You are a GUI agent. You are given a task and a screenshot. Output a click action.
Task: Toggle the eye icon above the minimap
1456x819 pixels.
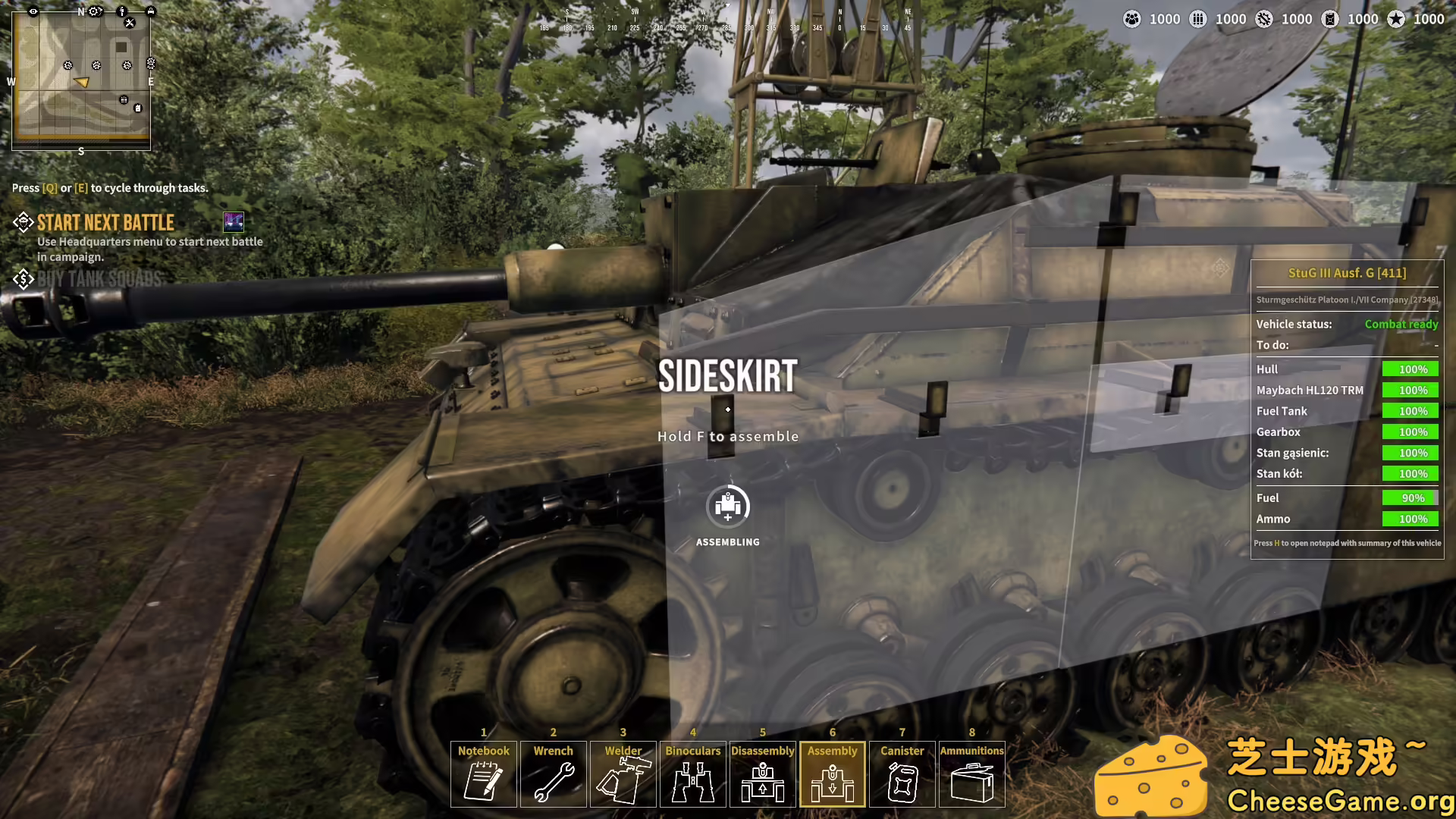point(33,11)
